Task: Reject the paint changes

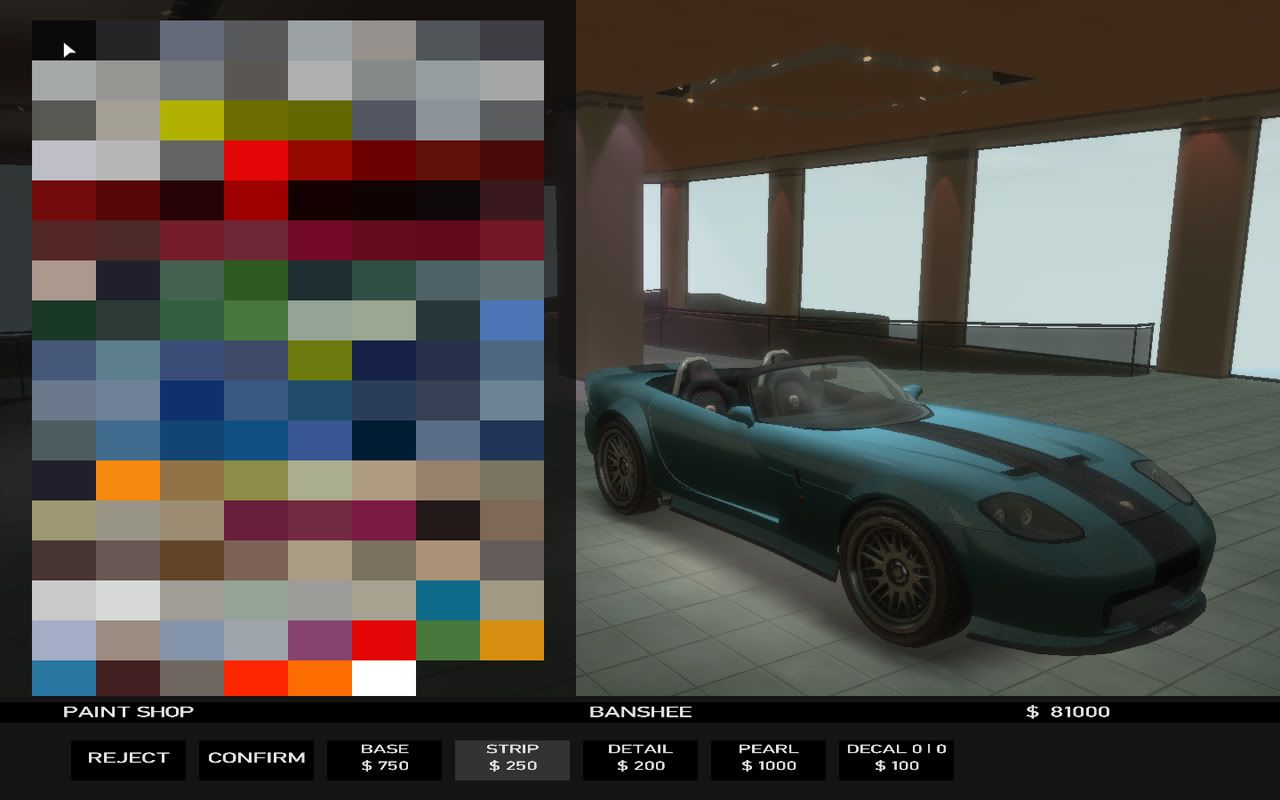Action: [x=128, y=759]
